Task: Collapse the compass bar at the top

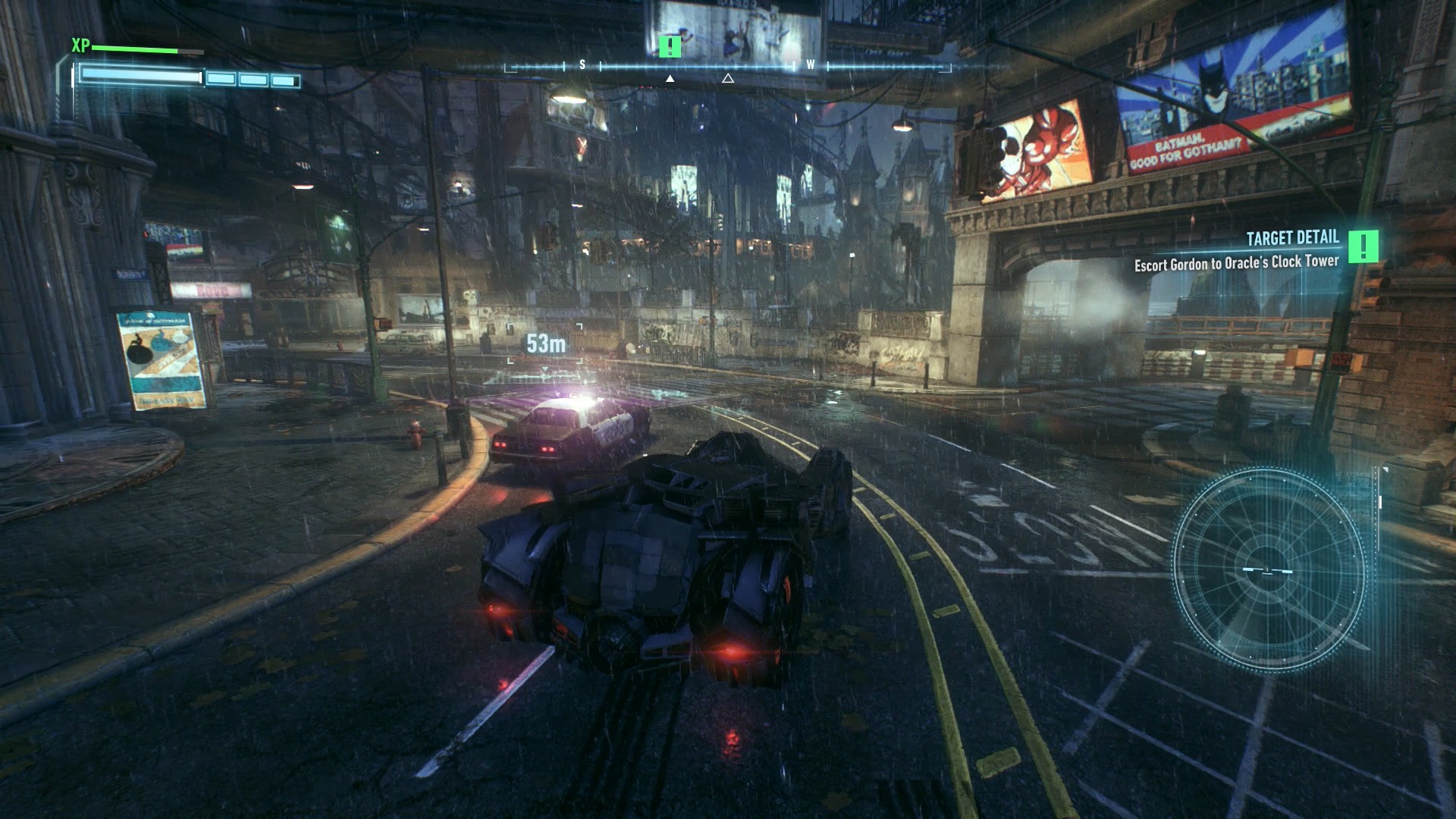Action: (728, 65)
